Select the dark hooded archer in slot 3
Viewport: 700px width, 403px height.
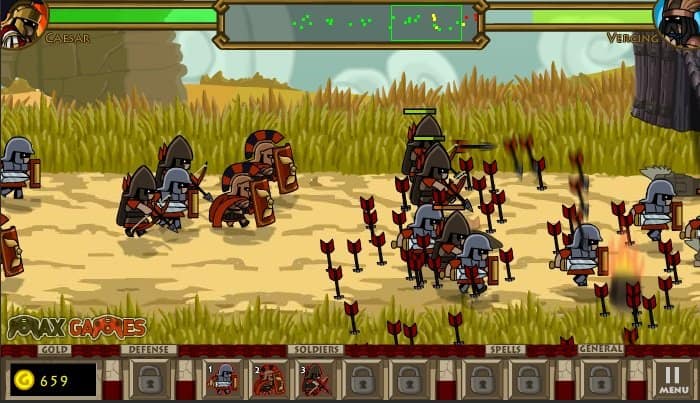[315, 379]
